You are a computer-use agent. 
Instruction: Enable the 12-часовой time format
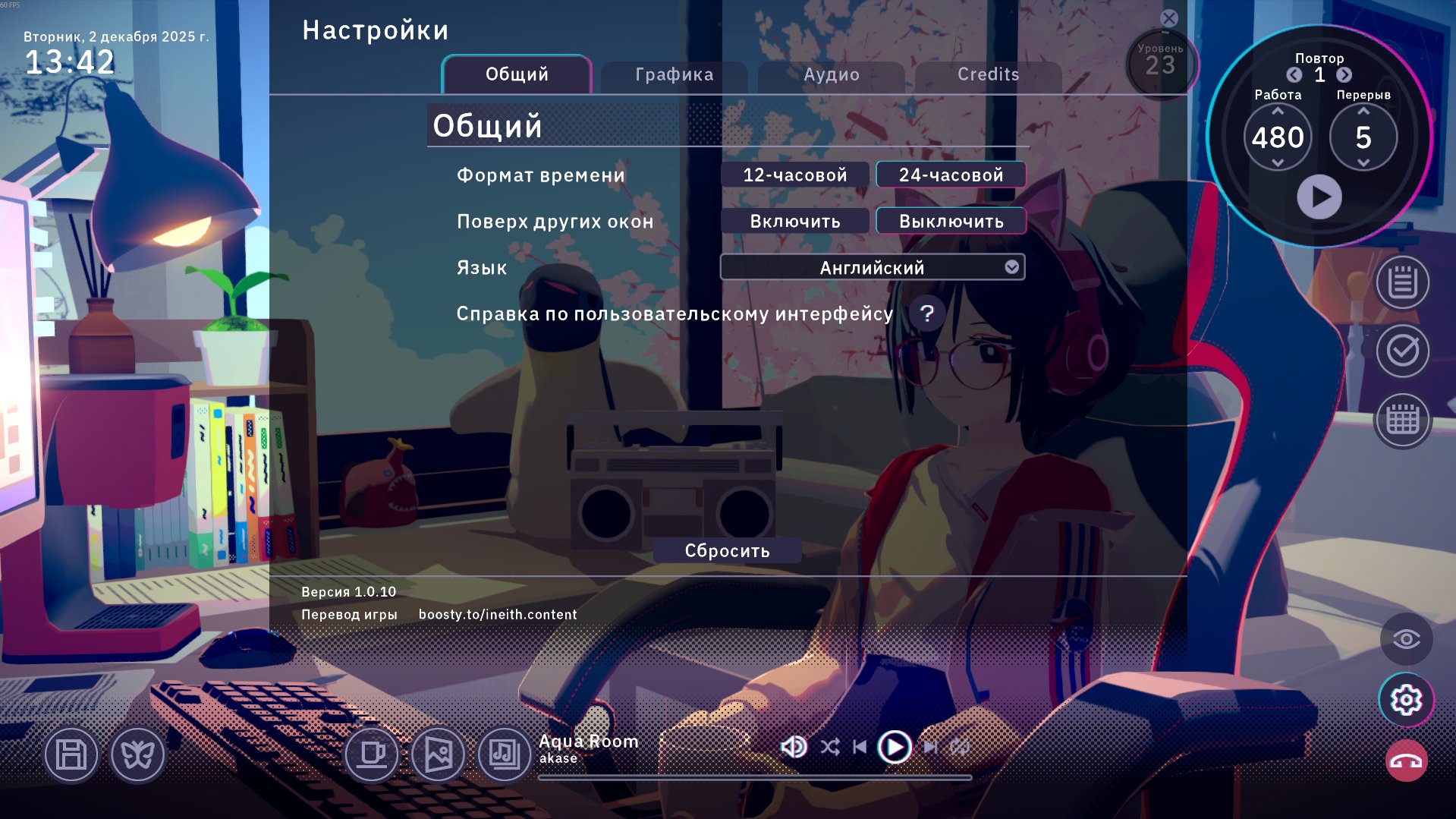click(794, 175)
